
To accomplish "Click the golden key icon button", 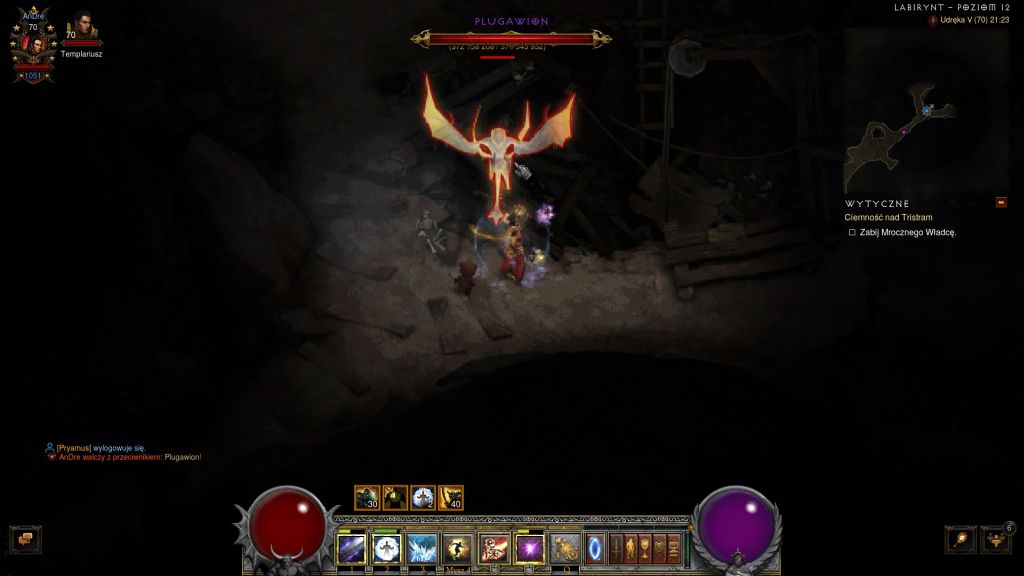I will click(961, 539).
